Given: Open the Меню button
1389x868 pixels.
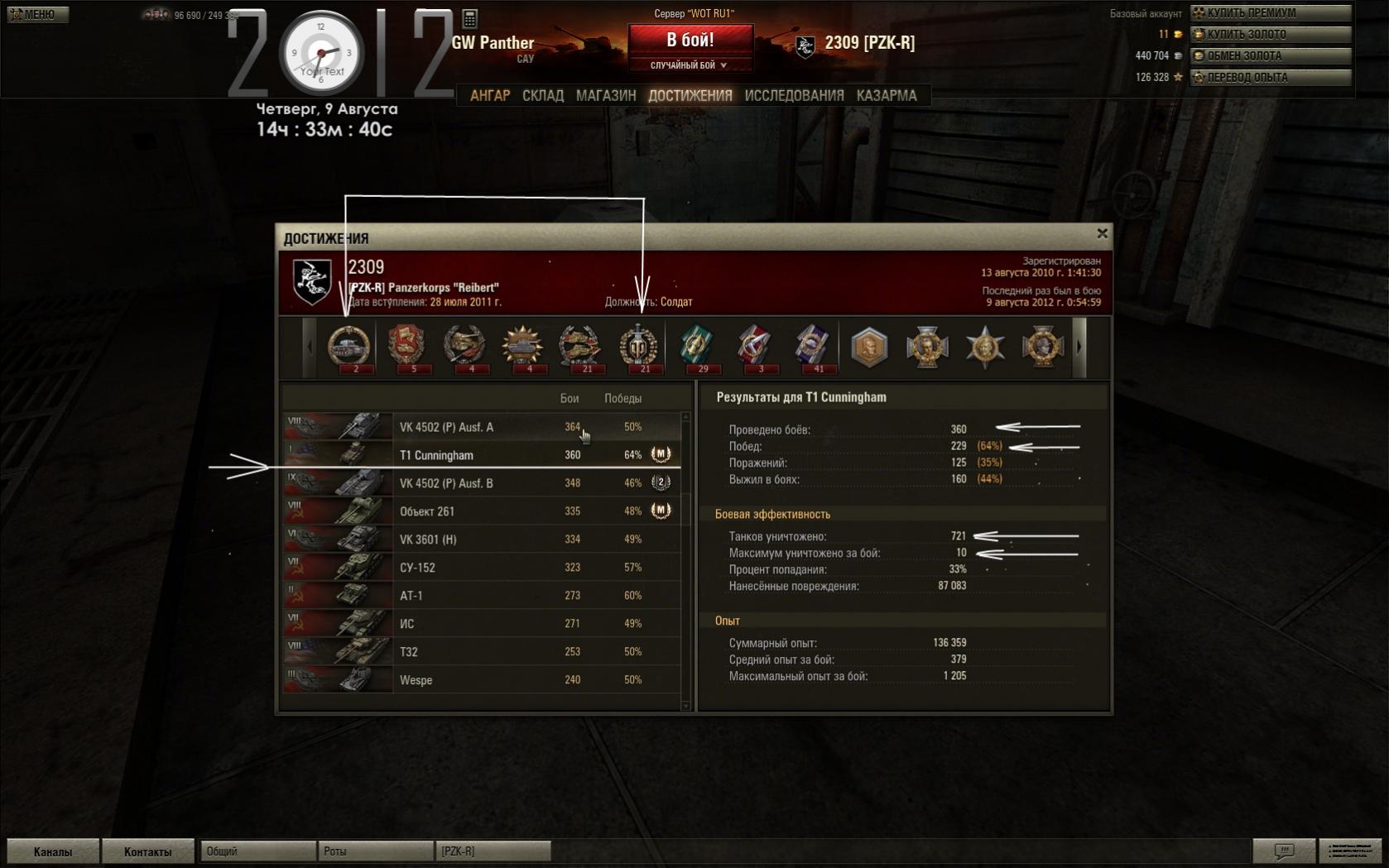Looking at the screenshot, I should point(37,14).
